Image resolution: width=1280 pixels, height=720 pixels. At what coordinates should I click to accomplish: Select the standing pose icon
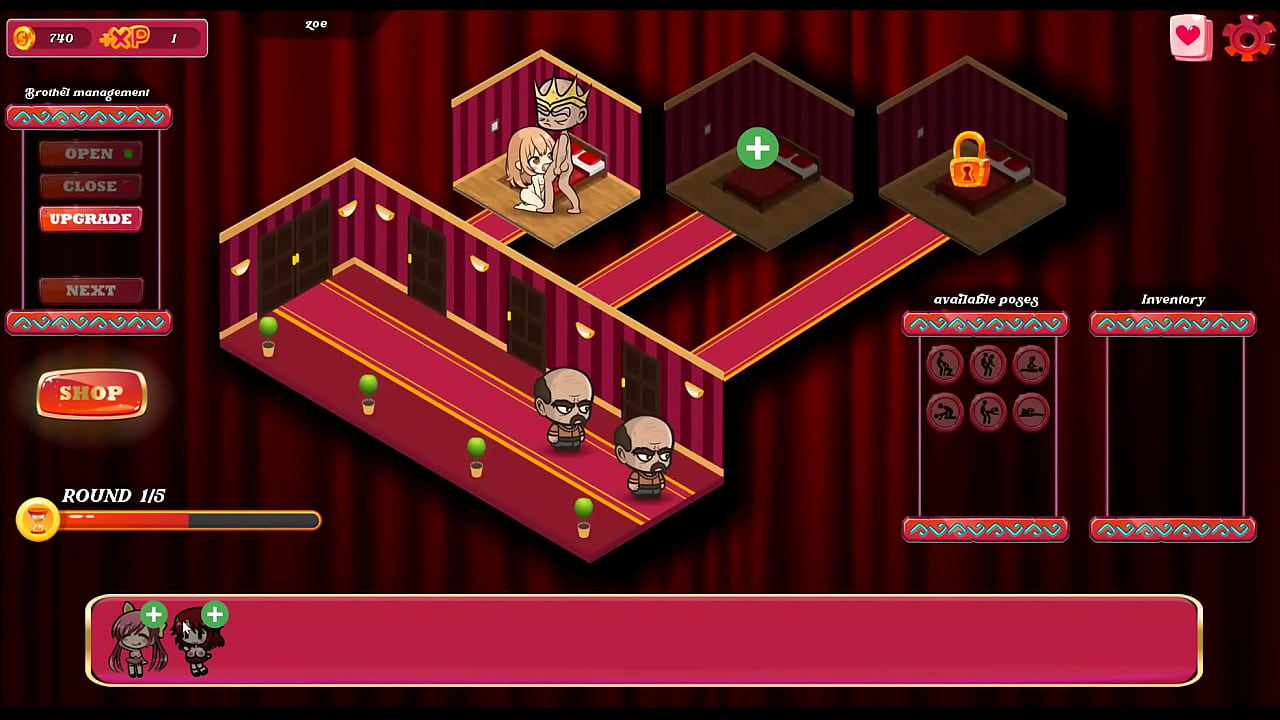pos(988,365)
